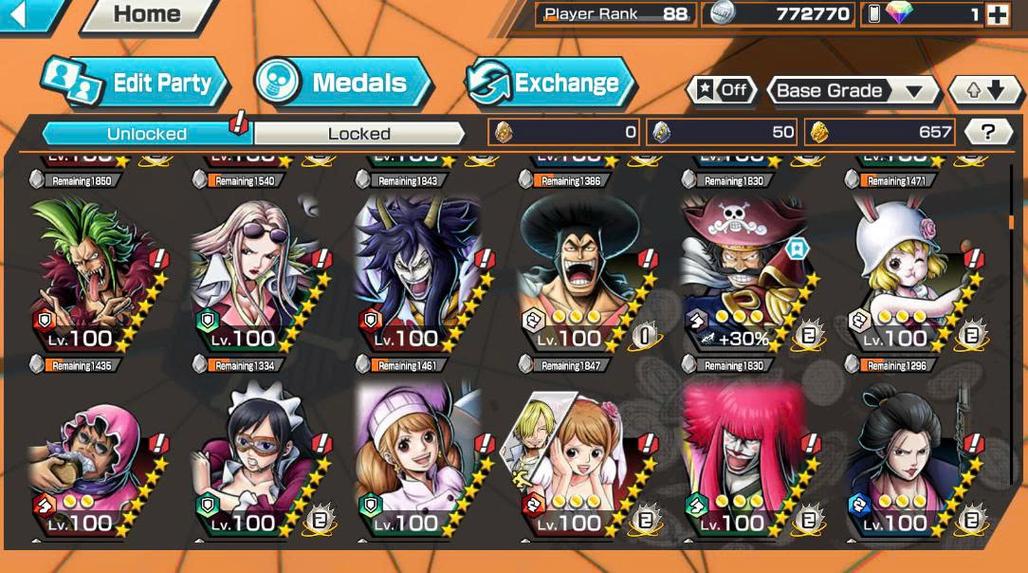Open the question mark help button
This screenshot has height=573, width=1028.
(x=988, y=131)
